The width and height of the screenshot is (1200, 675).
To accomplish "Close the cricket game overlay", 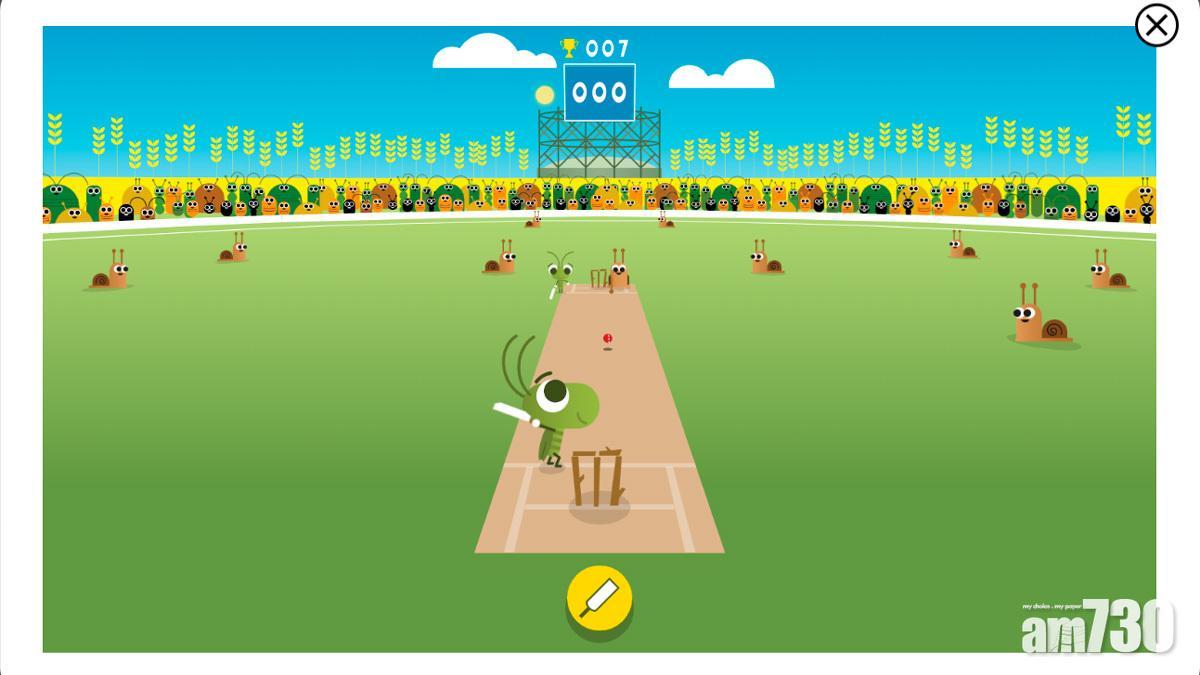I will tap(1156, 25).
